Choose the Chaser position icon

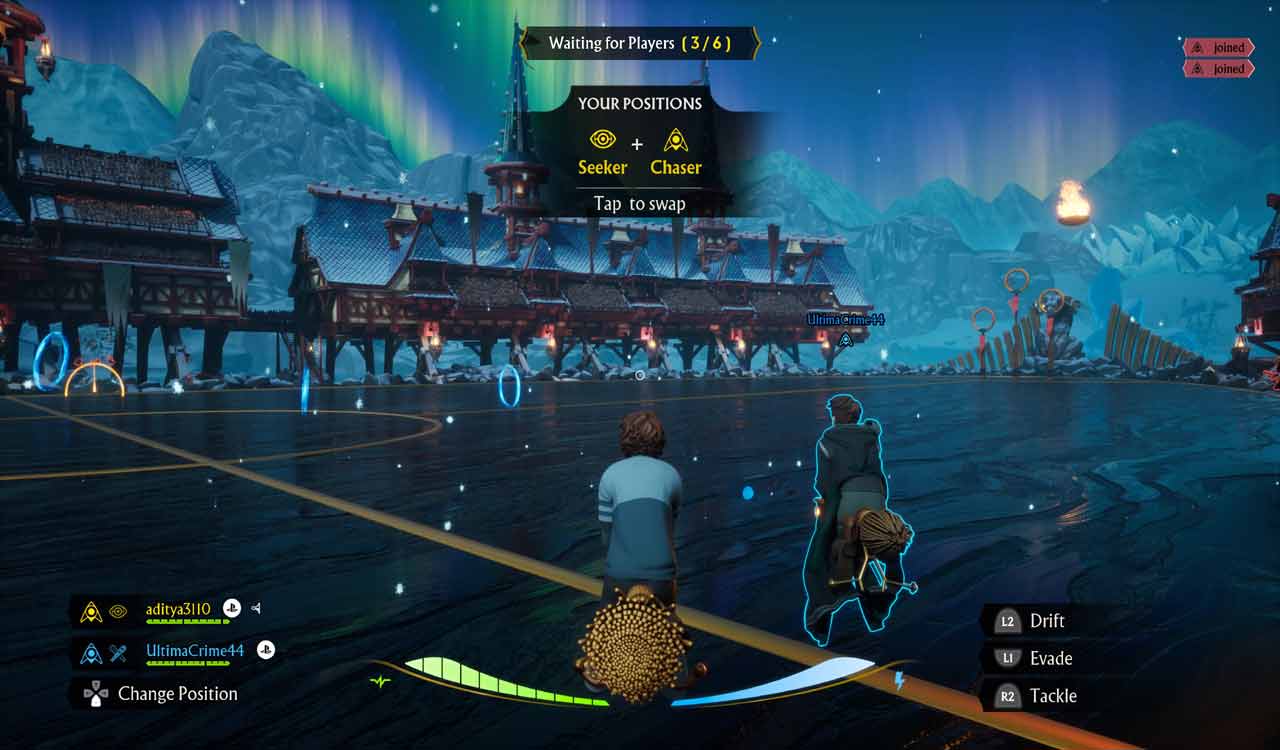pyautogui.click(x=676, y=140)
